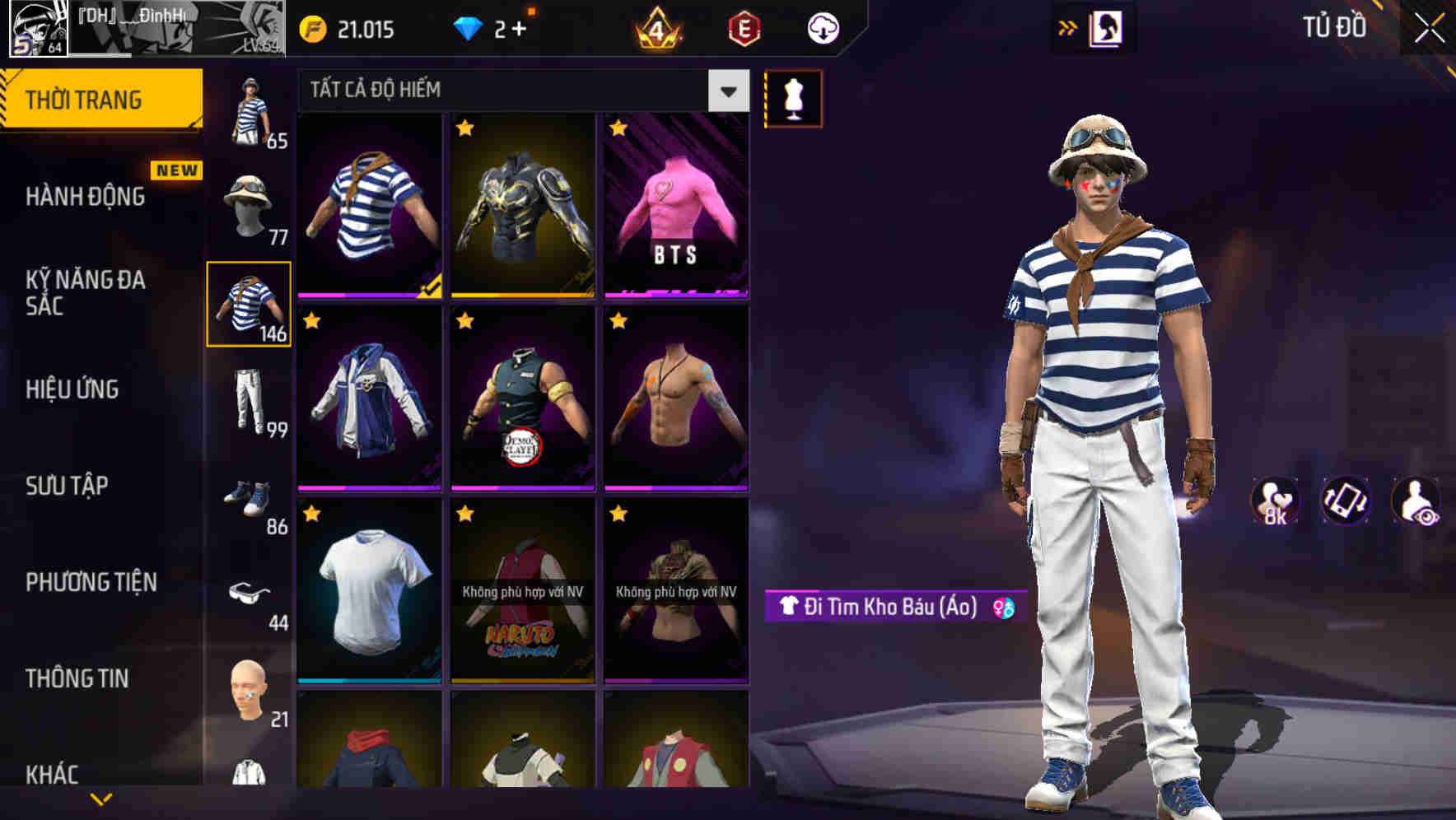
Task: Open the mannequin preview panel
Action: point(793,98)
